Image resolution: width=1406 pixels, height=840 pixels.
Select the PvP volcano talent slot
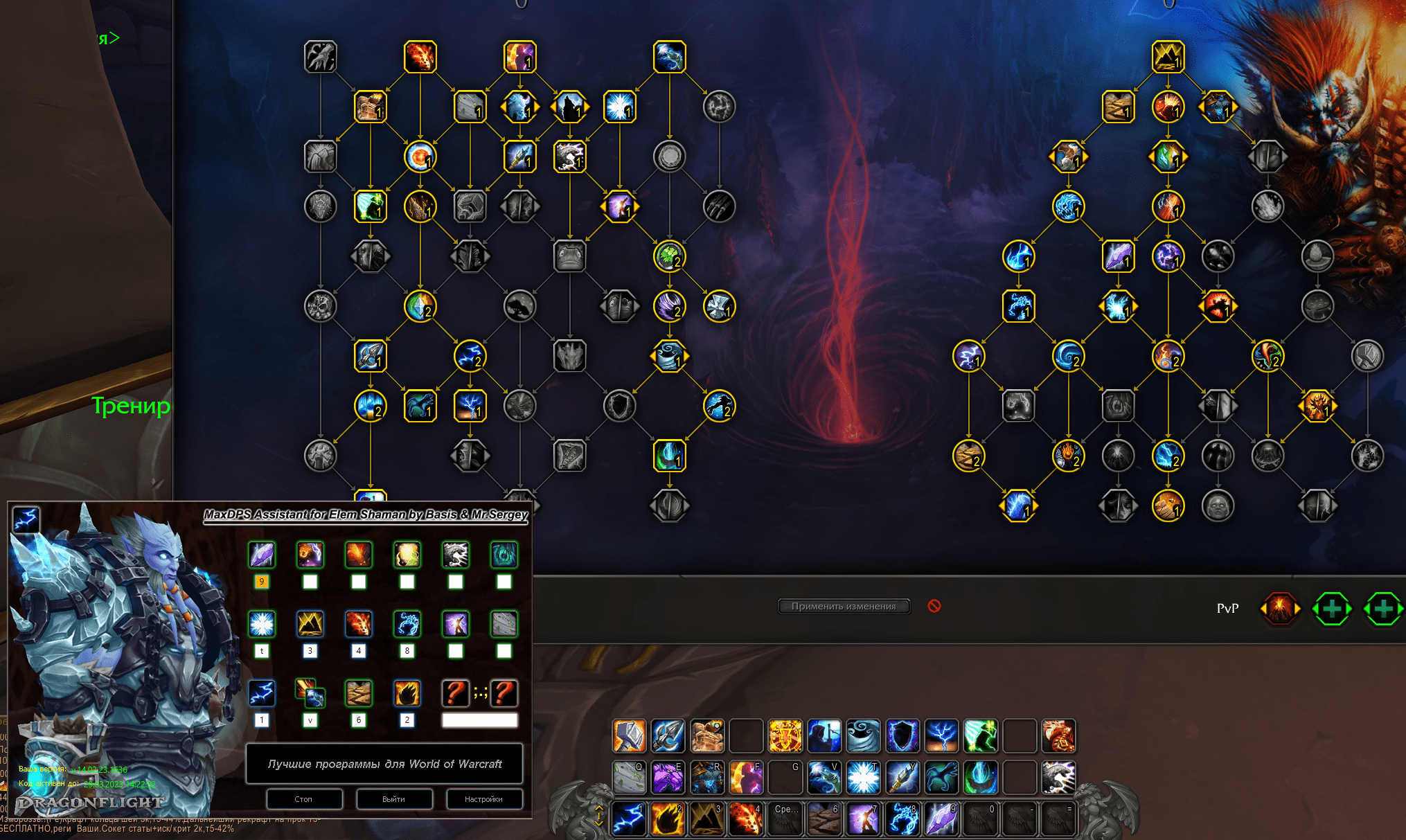point(1279,609)
